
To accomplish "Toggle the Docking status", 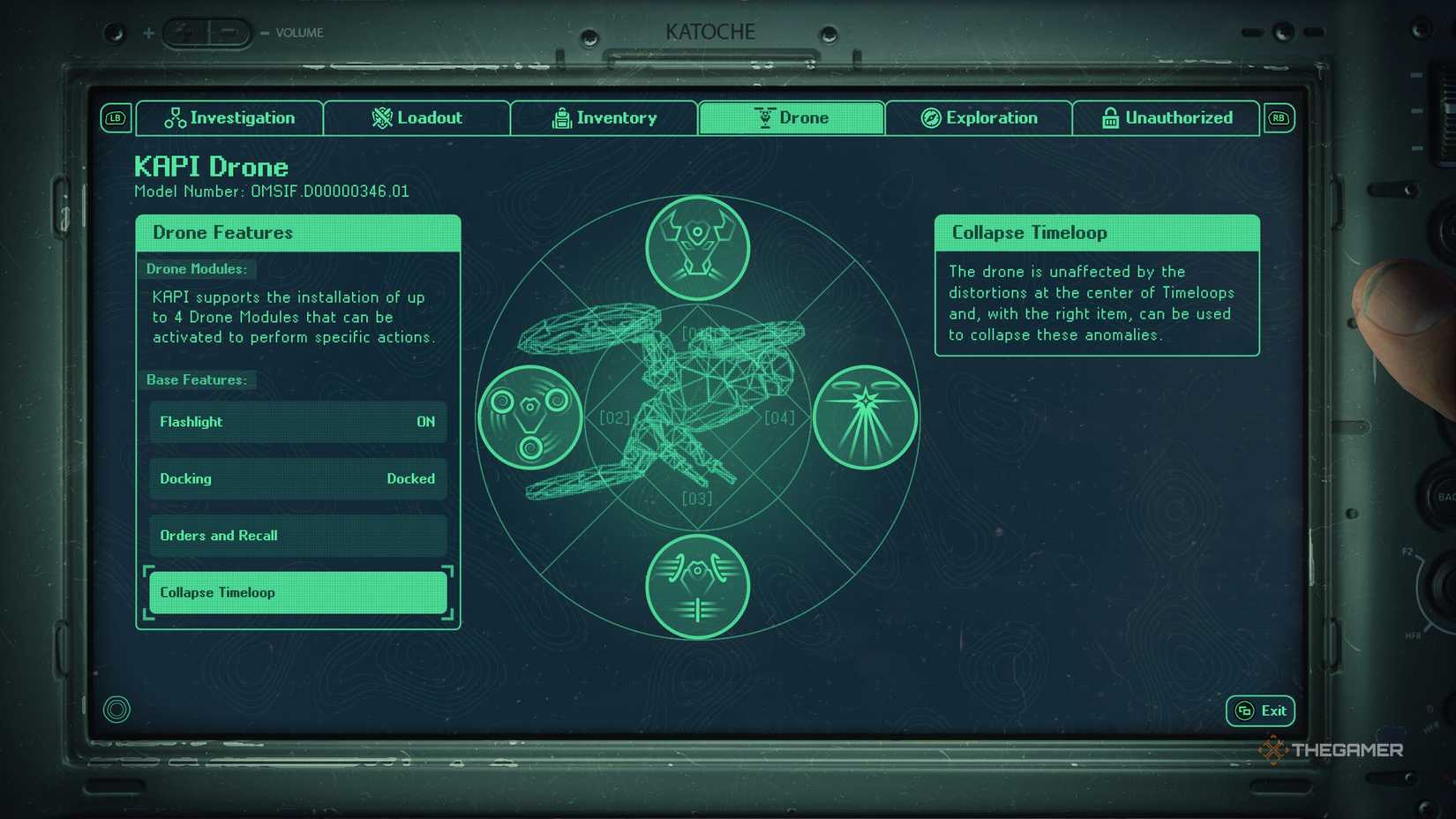I will (x=297, y=478).
